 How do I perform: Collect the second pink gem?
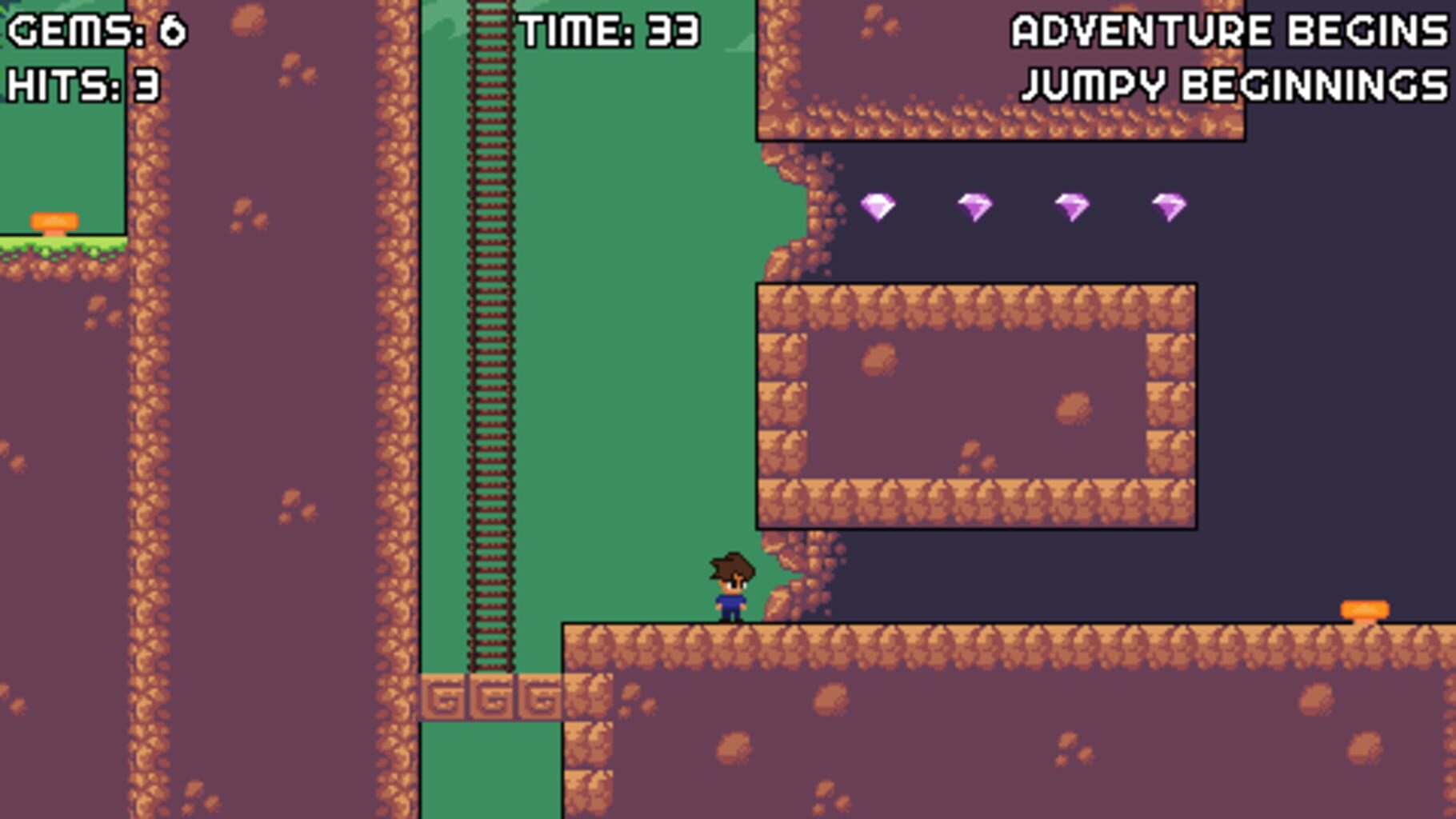point(974,206)
